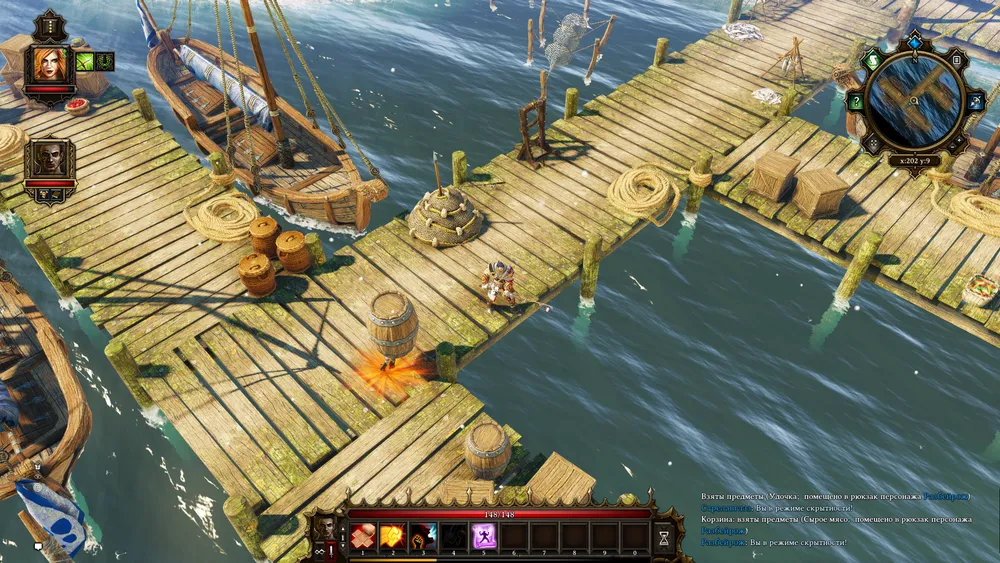Use the orange glowing fist skill in slot 2
Viewport: 1000px width, 563px height.
pos(393,536)
